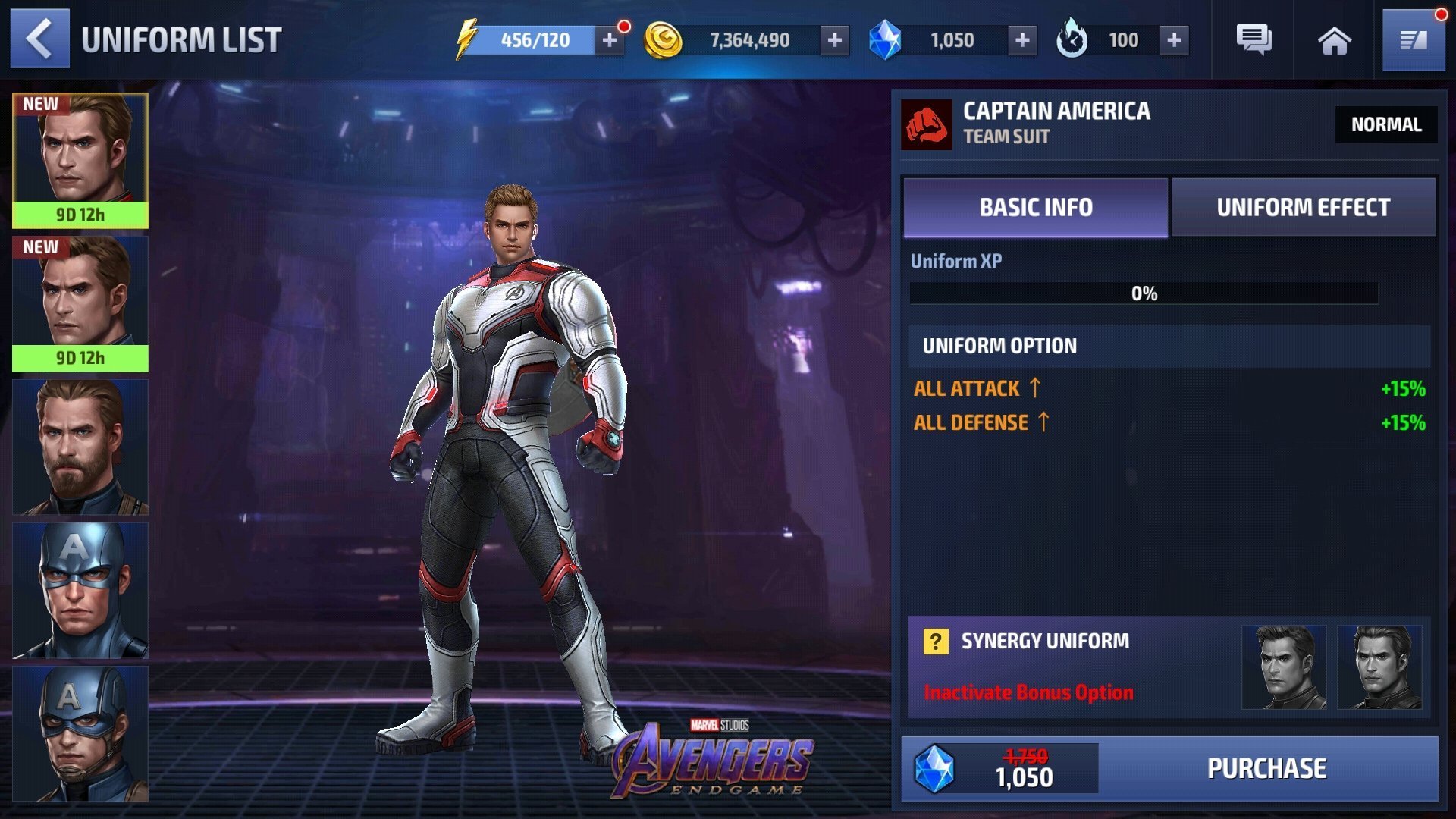Add the flame clock currency with plus

pos(1174,40)
